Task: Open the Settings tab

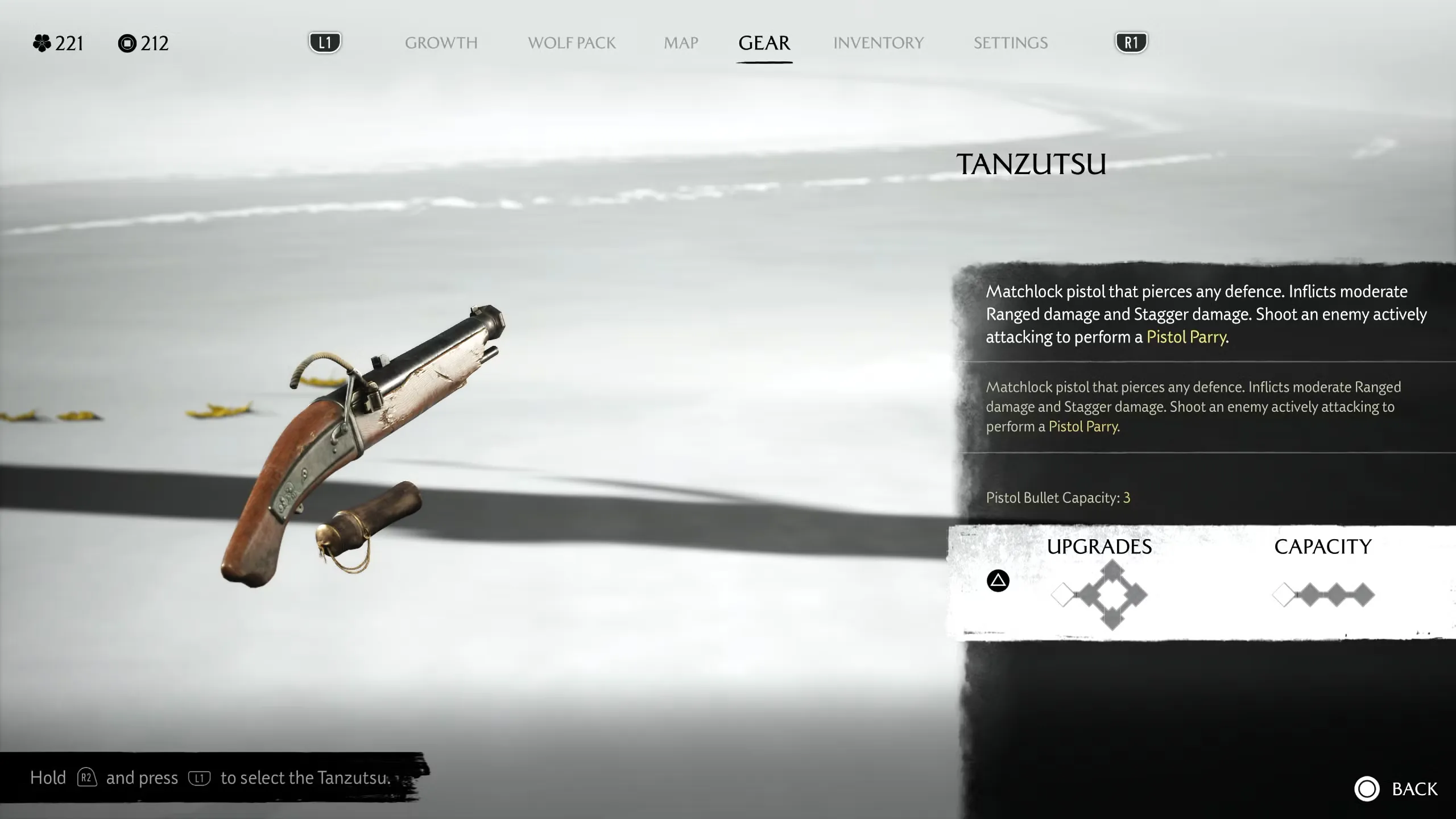Action: pos(1010,43)
